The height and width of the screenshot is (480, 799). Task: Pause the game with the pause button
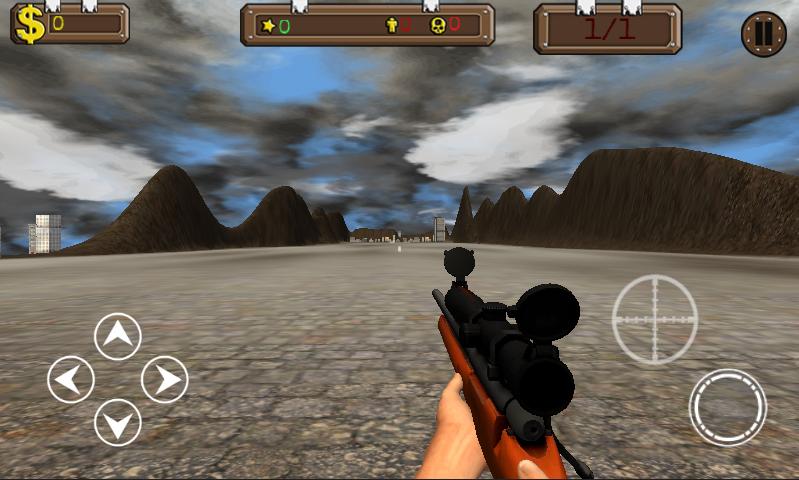763,34
